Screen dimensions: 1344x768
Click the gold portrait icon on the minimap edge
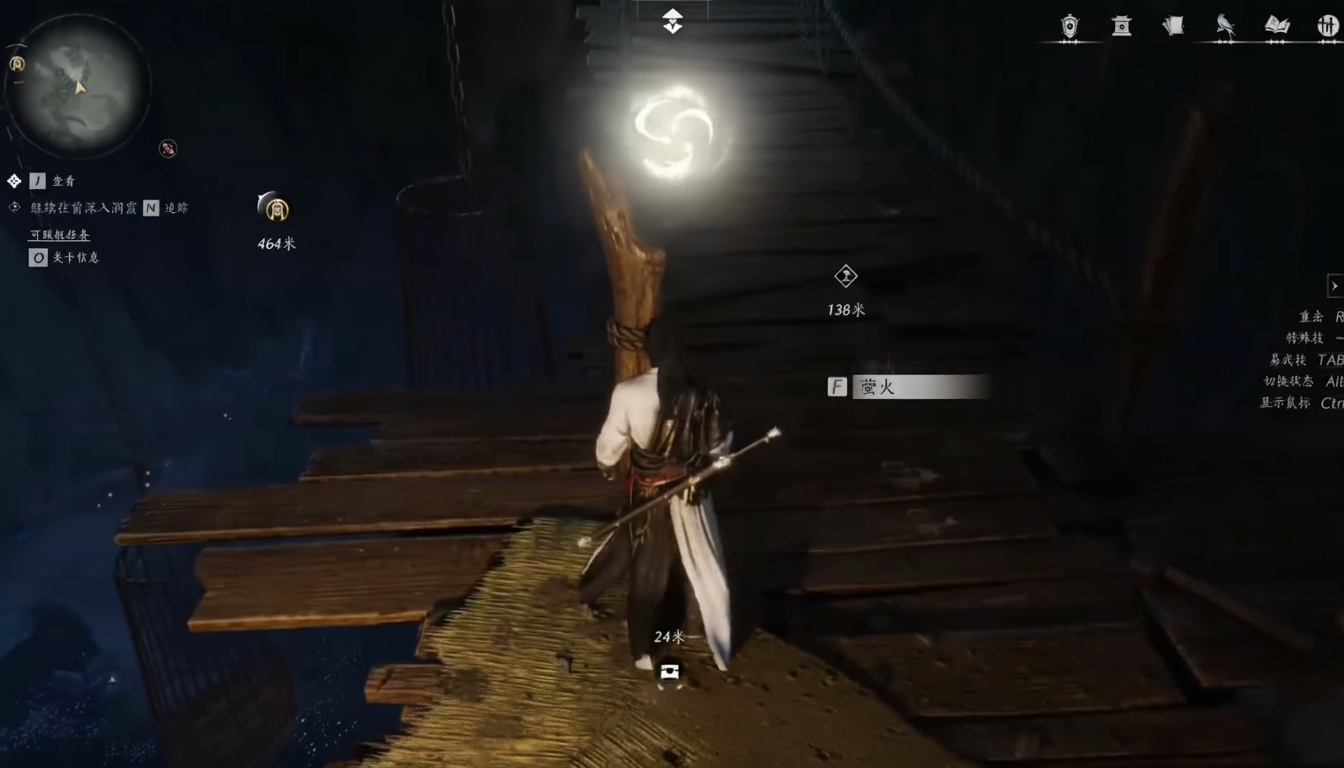pyautogui.click(x=17, y=64)
